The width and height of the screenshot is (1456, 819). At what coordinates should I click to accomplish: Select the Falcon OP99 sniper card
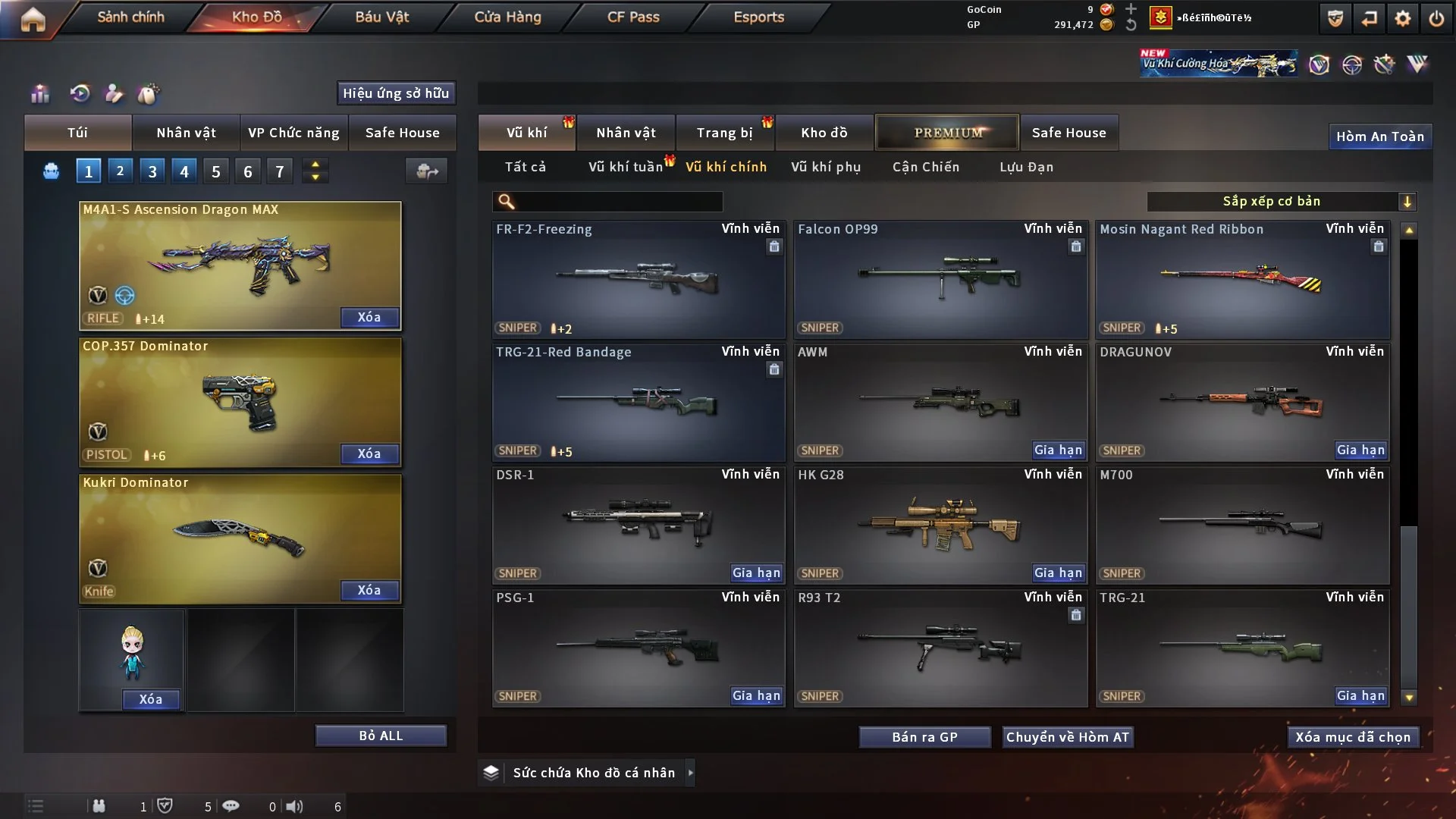coord(940,279)
